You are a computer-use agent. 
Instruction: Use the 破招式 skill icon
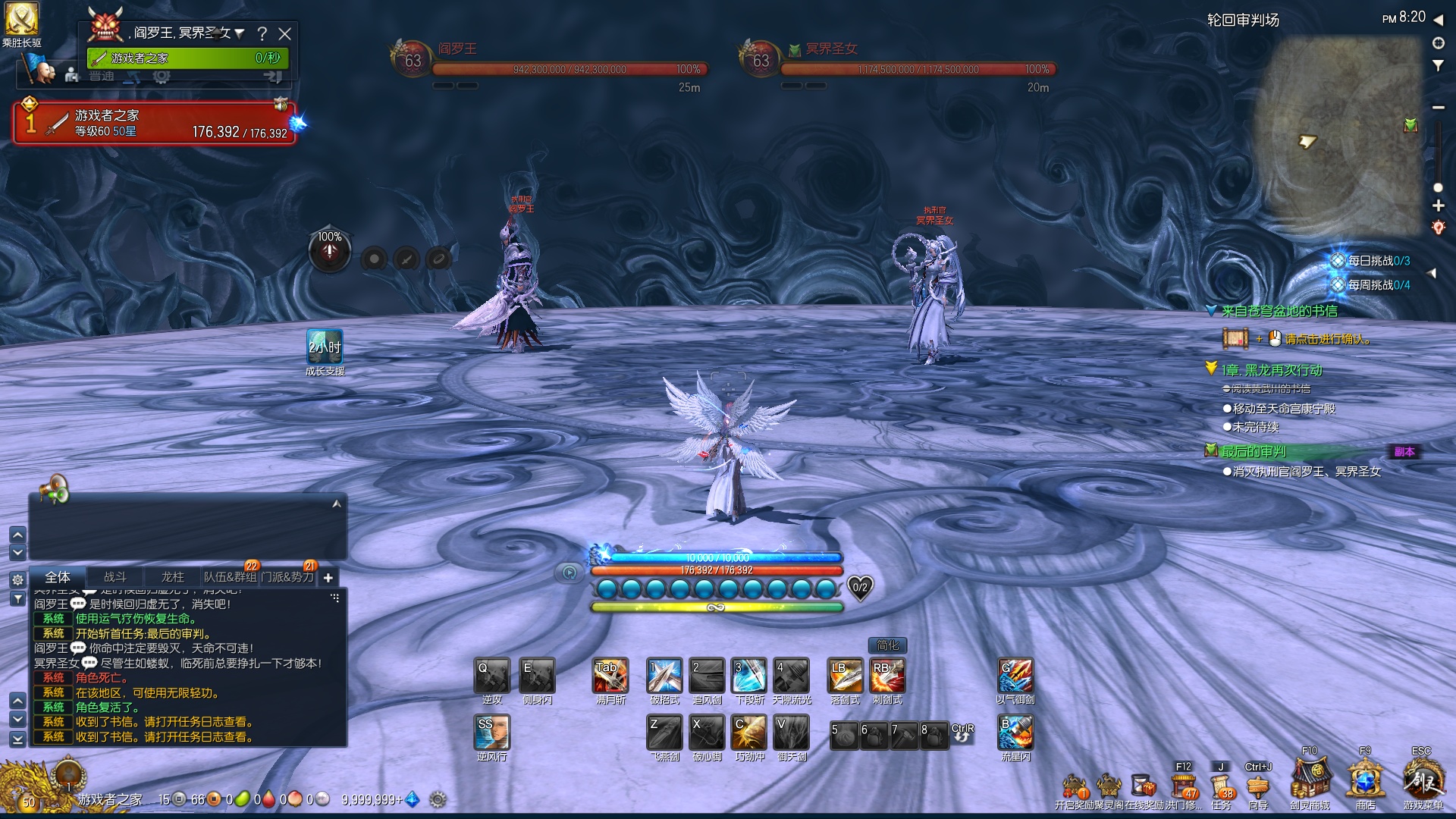click(x=664, y=676)
